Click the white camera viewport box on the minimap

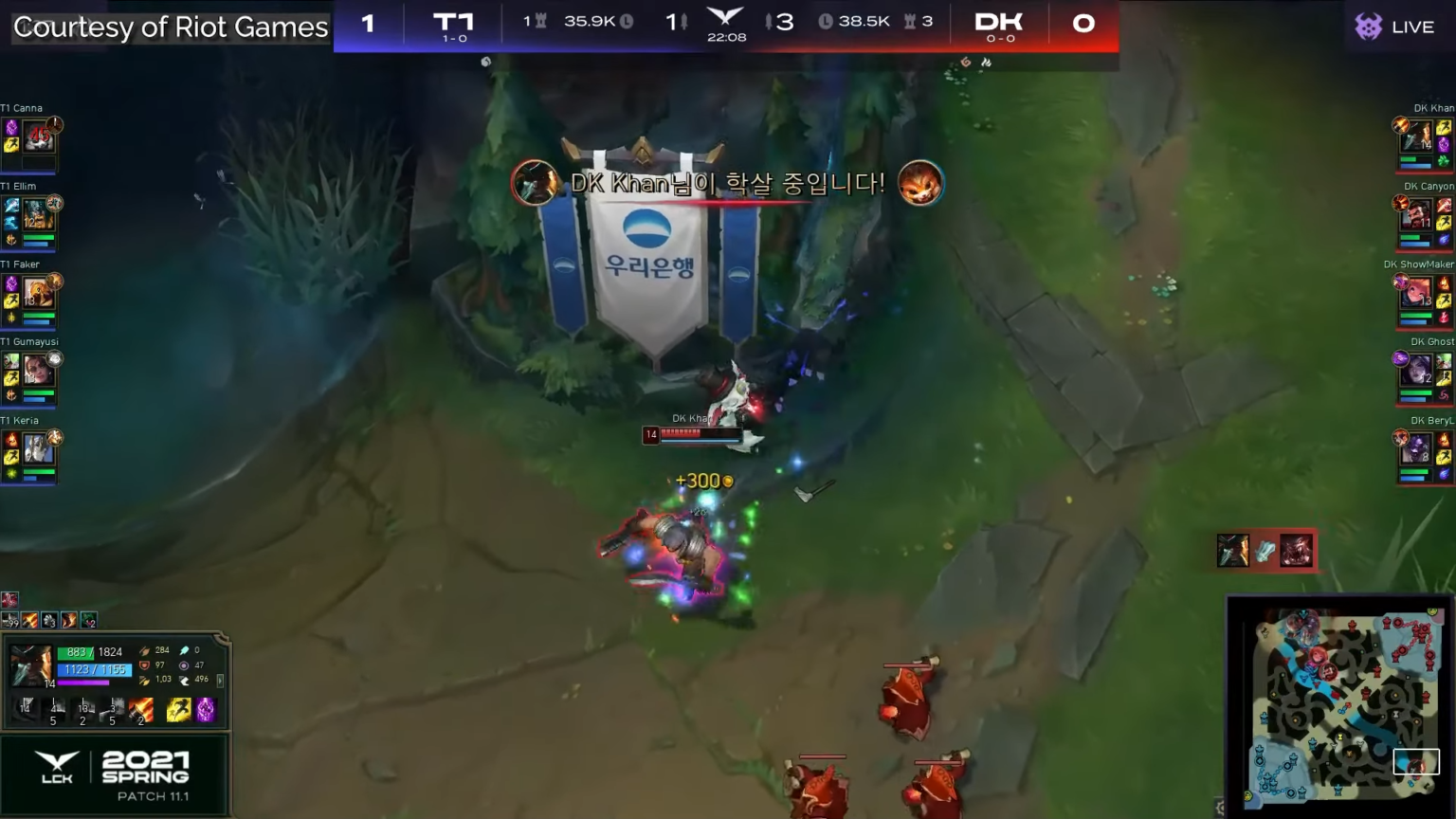1417,761
